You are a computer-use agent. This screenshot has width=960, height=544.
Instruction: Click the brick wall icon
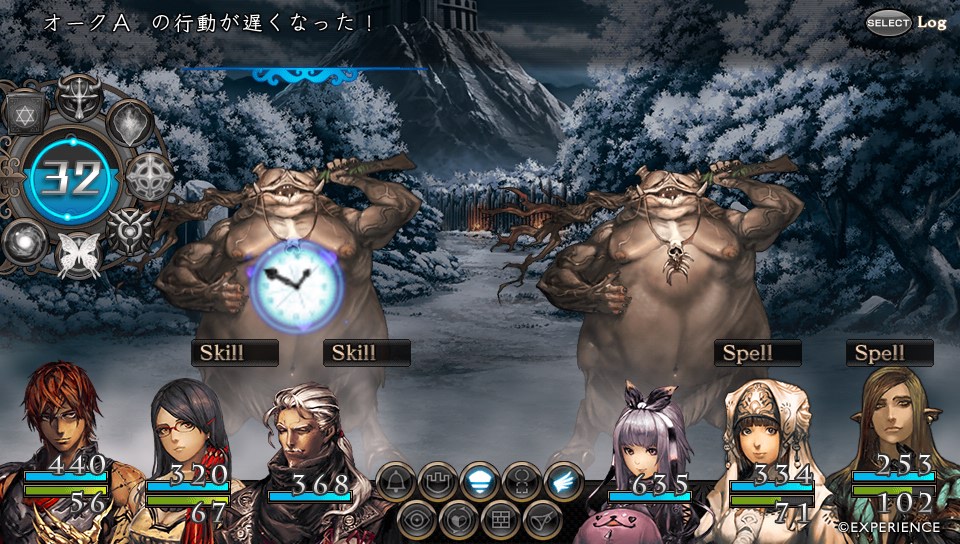tap(501, 520)
